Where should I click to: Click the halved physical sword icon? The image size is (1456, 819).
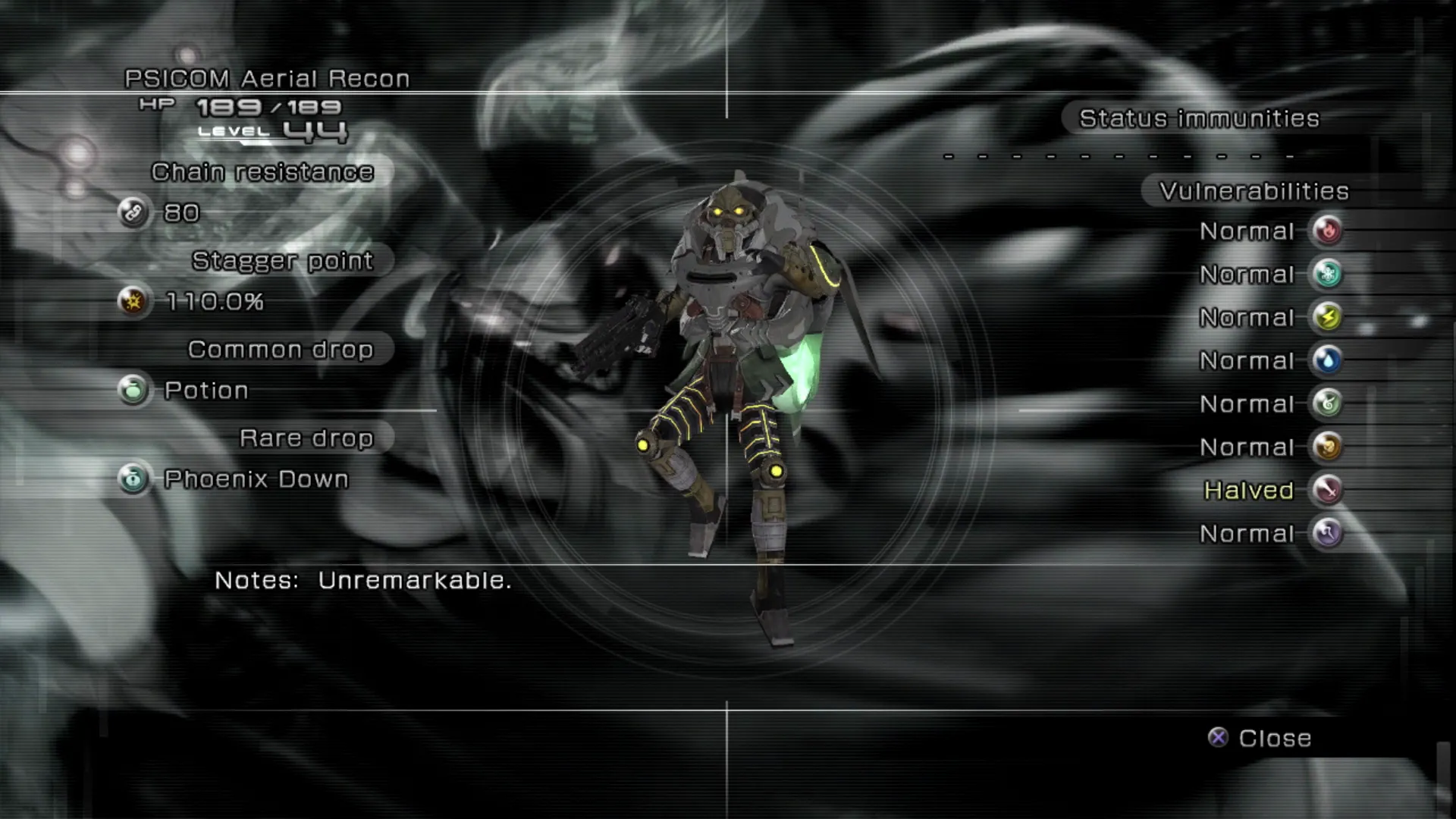(x=1327, y=490)
